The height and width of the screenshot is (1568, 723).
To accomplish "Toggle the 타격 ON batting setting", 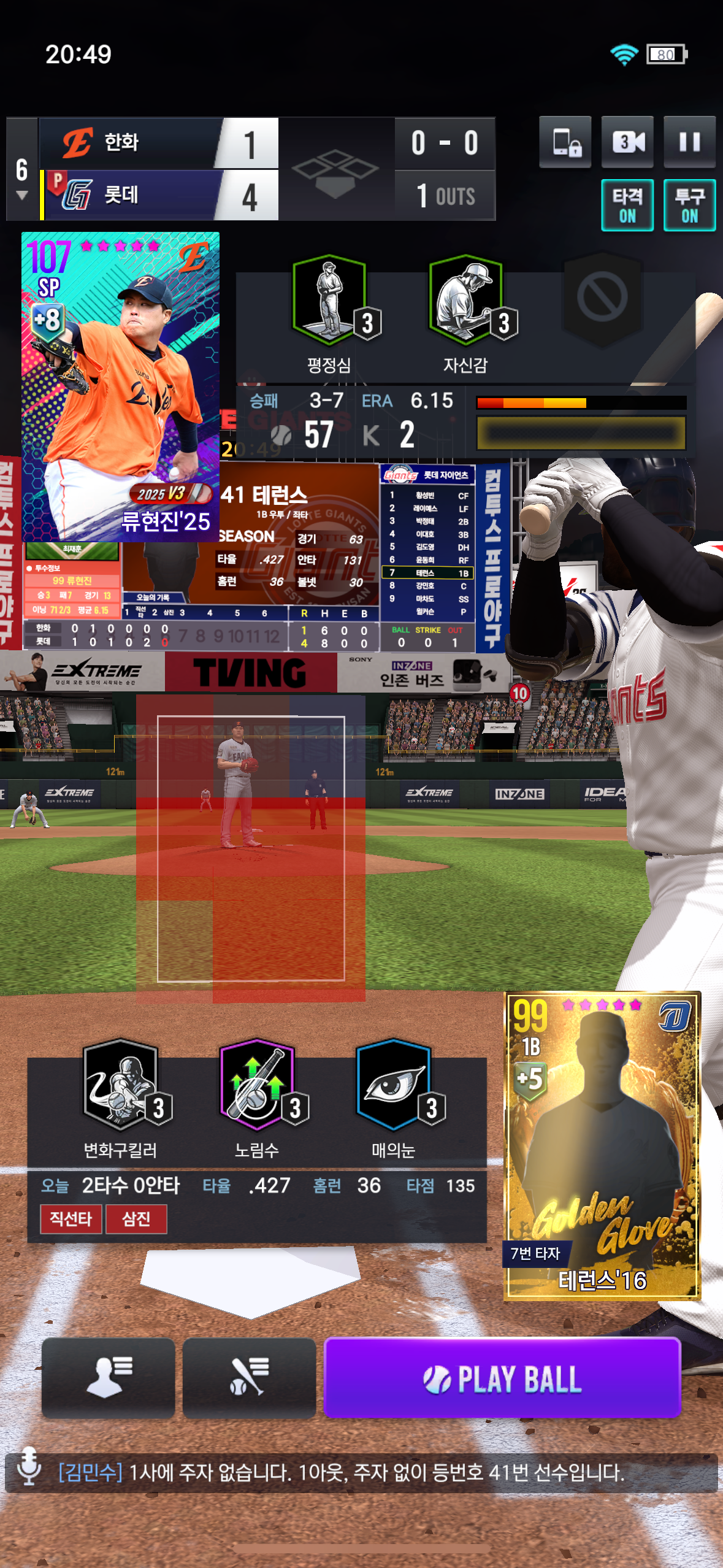I will coord(627,206).
